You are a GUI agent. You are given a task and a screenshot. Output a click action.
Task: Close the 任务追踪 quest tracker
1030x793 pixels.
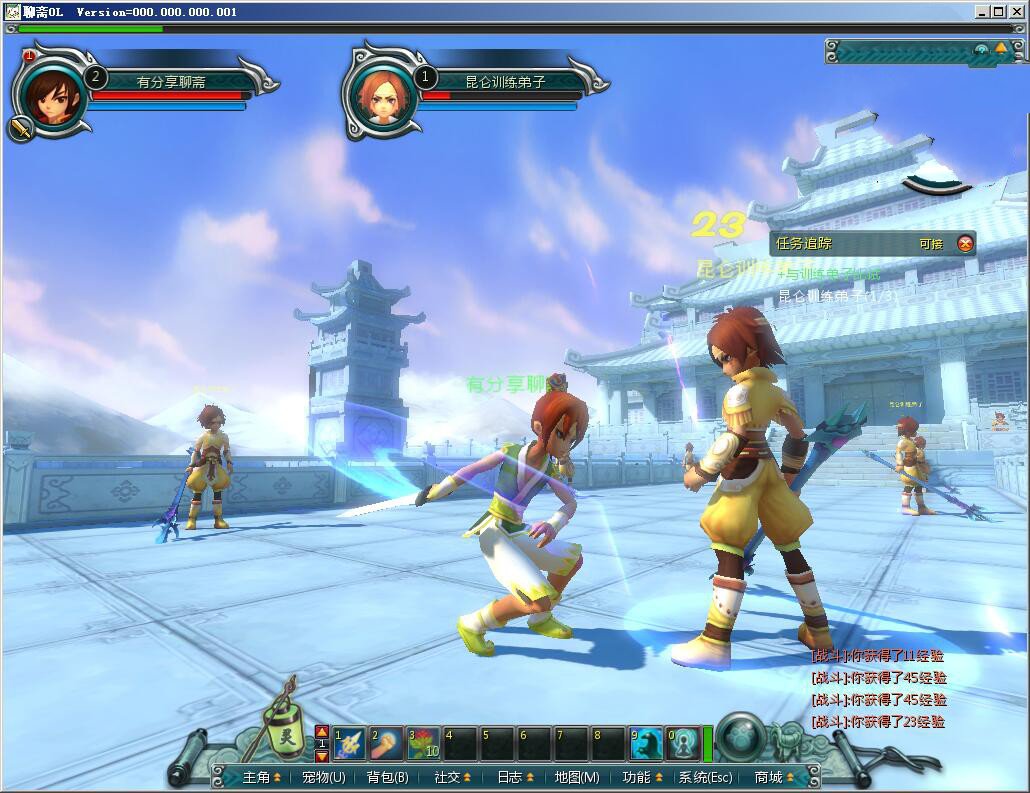point(965,243)
